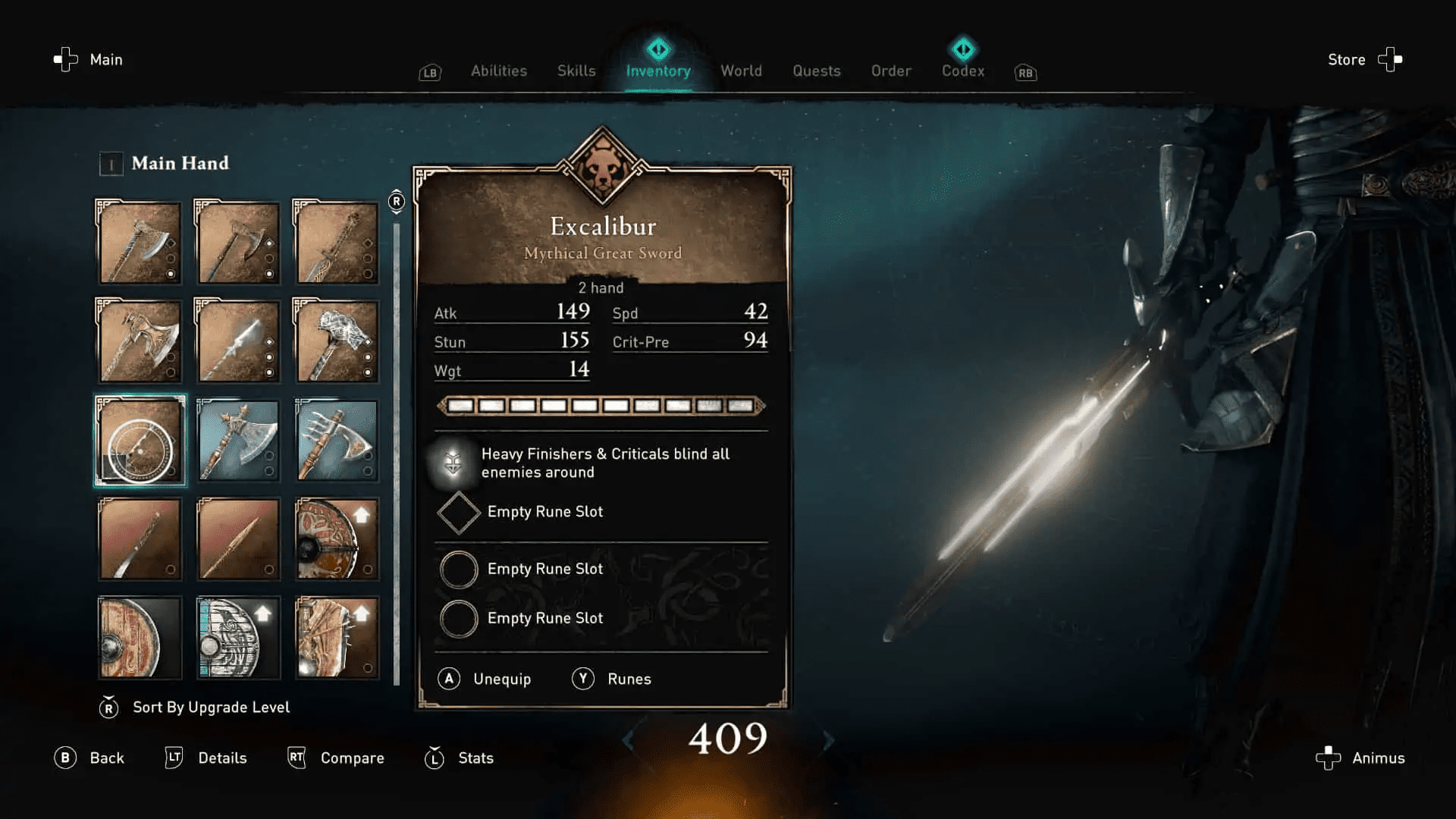Switch to the Skills tab
1456x819 pixels.
coord(576,71)
